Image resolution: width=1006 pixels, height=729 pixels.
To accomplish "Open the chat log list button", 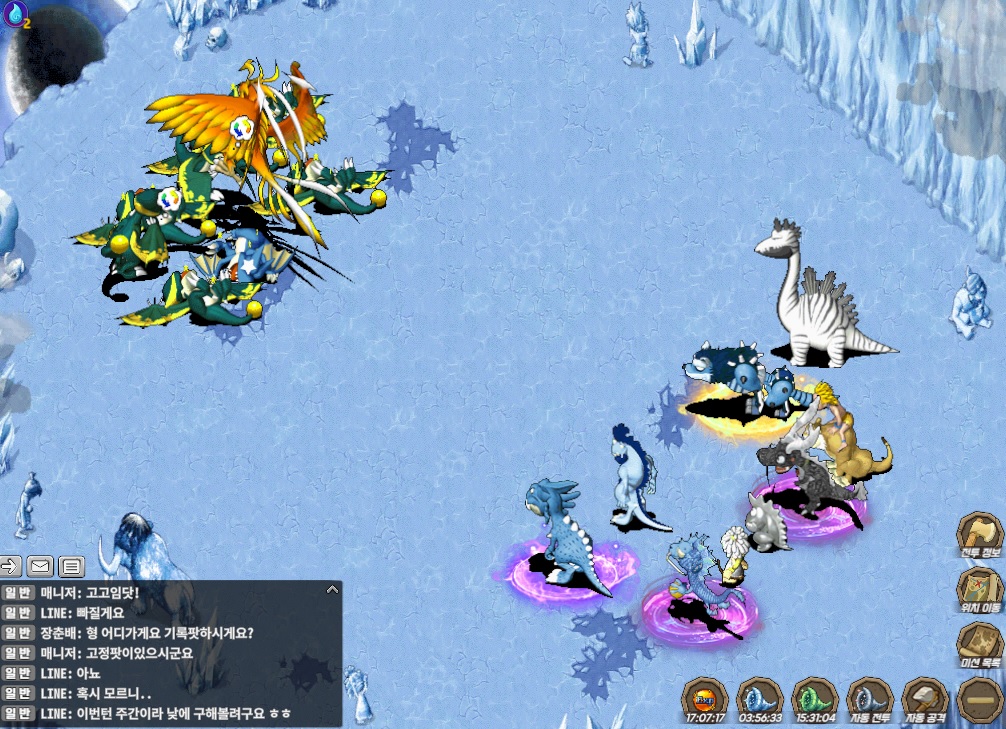I will point(71,567).
